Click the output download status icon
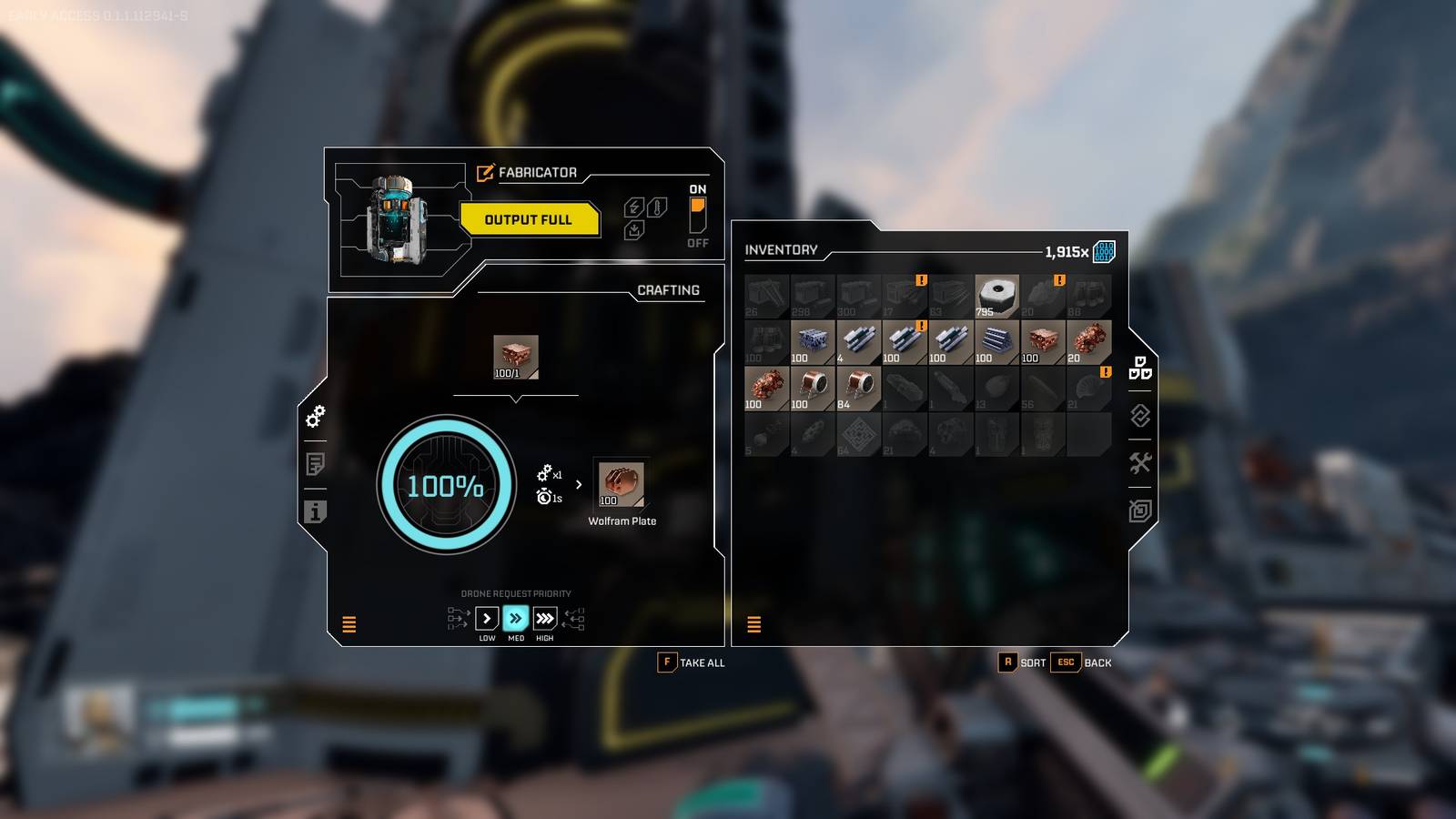 (633, 228)
